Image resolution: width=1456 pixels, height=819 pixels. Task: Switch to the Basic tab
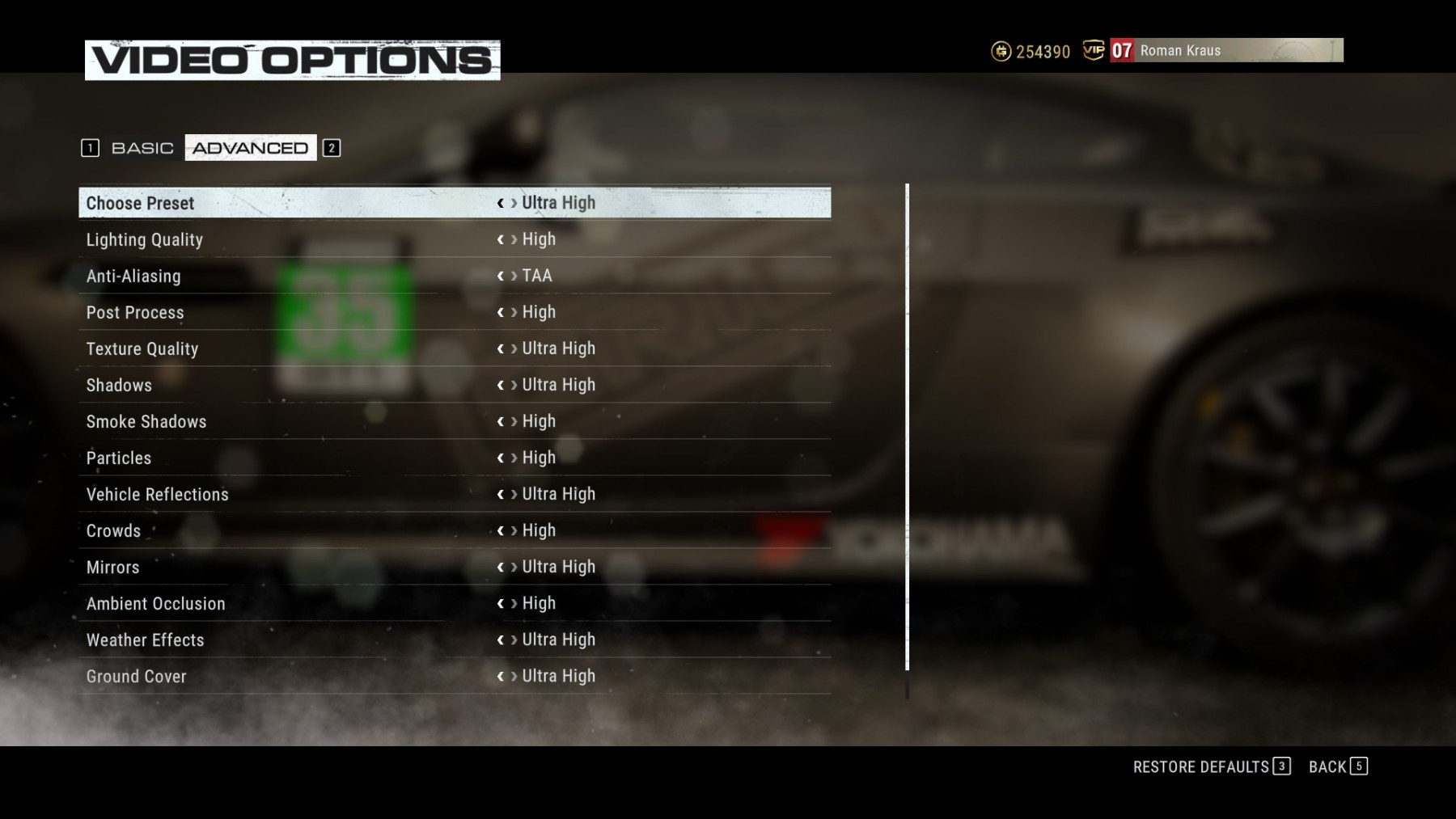142,148
